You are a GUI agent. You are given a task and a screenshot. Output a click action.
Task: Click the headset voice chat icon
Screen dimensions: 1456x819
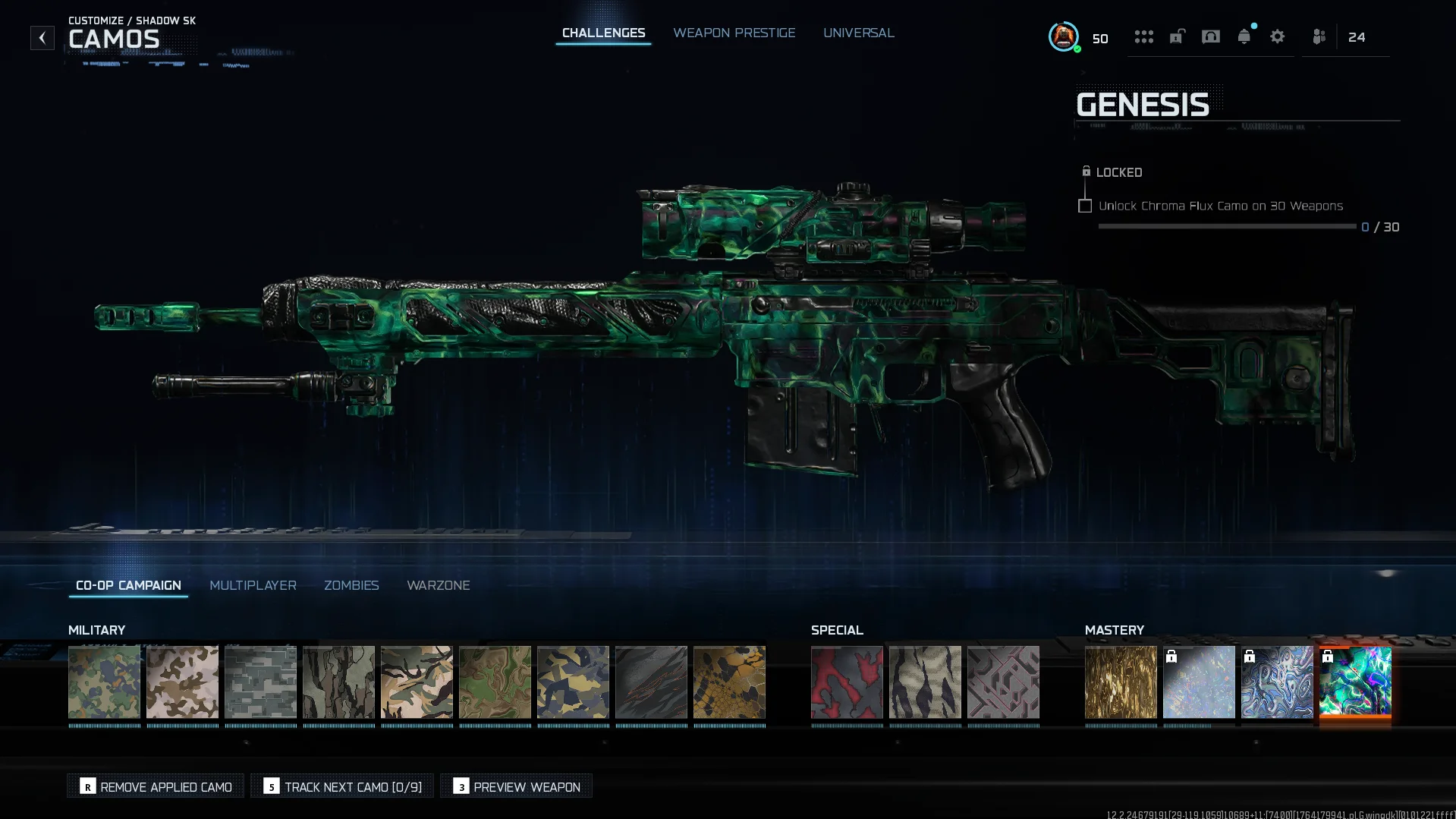click(x=1210, y=36)
